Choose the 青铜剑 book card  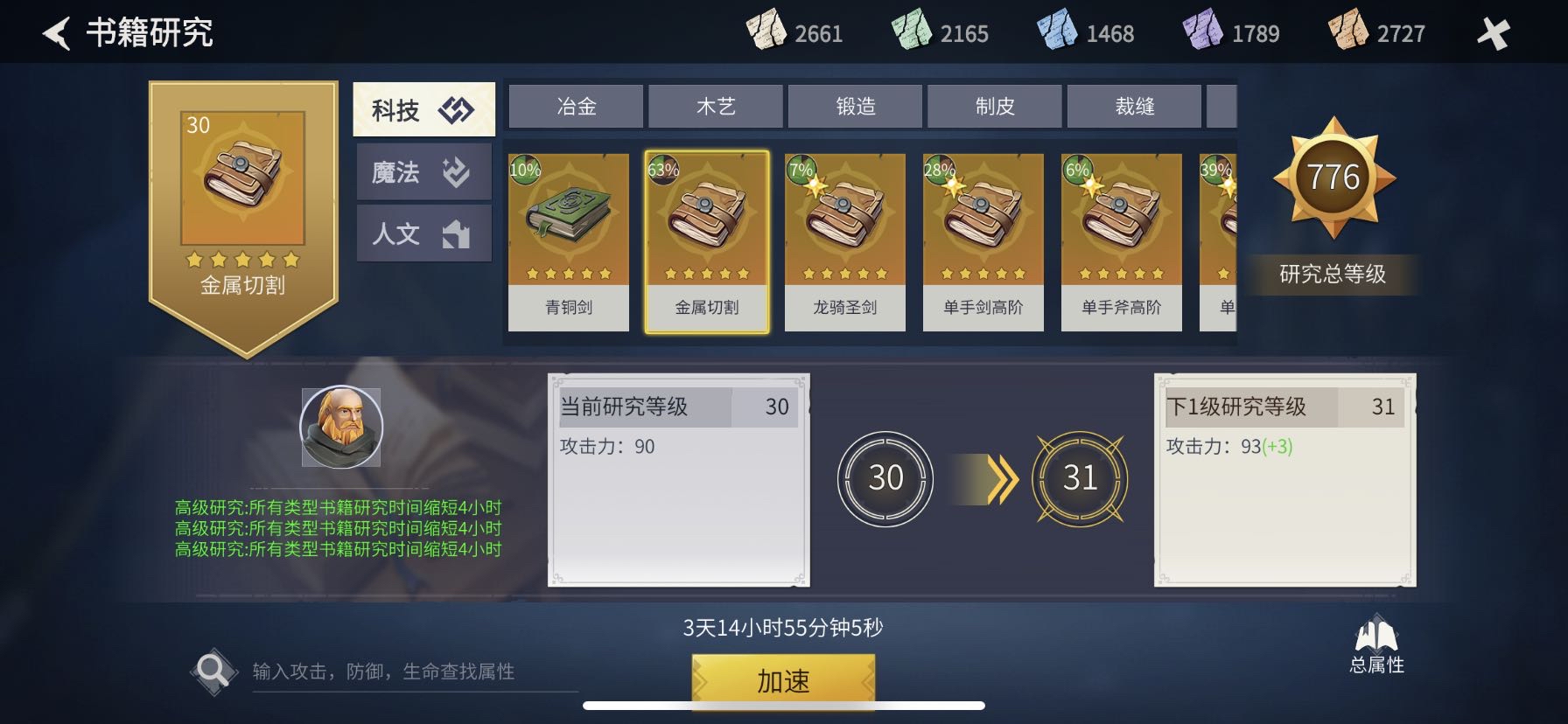[x=569, y=242]
